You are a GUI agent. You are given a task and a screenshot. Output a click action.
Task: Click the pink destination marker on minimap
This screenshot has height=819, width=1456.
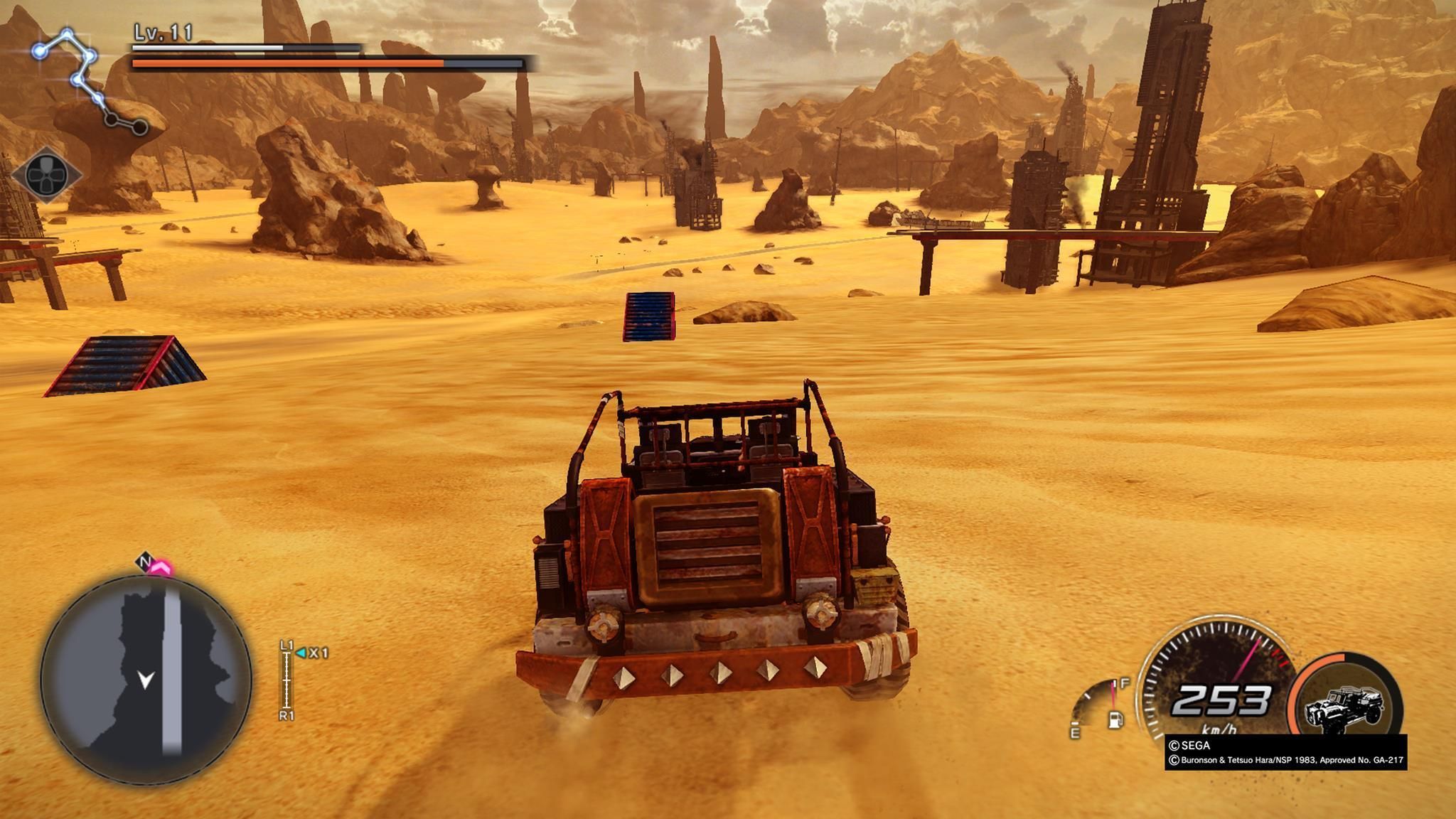(162, 568)
